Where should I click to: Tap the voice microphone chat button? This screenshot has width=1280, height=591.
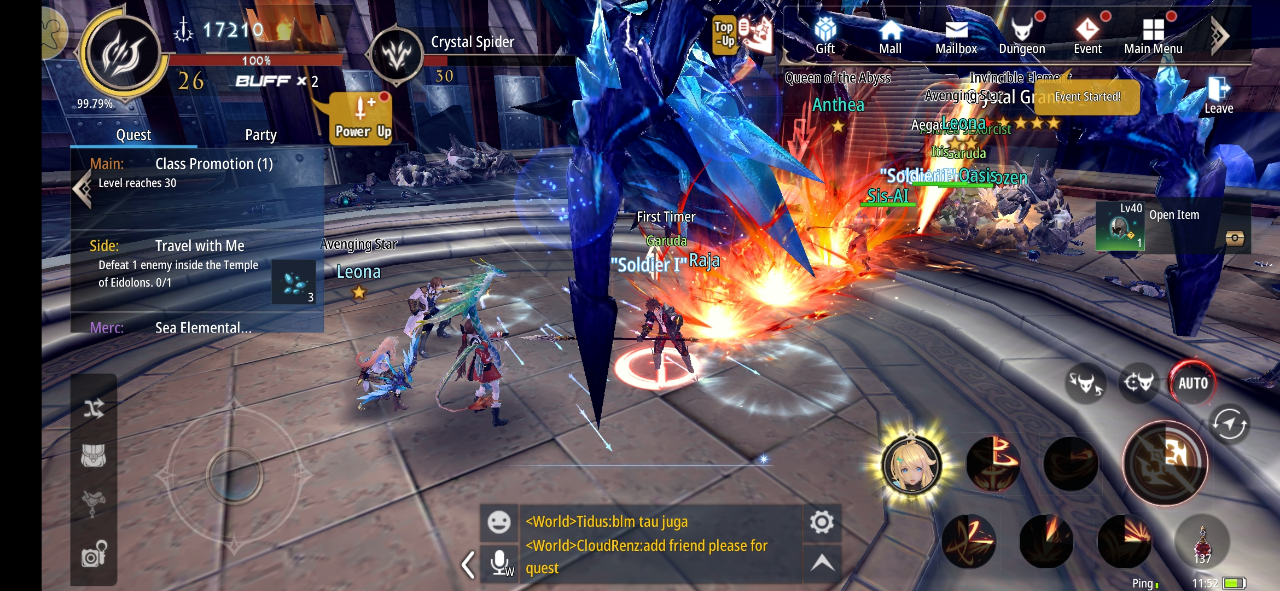pos(499,563)
